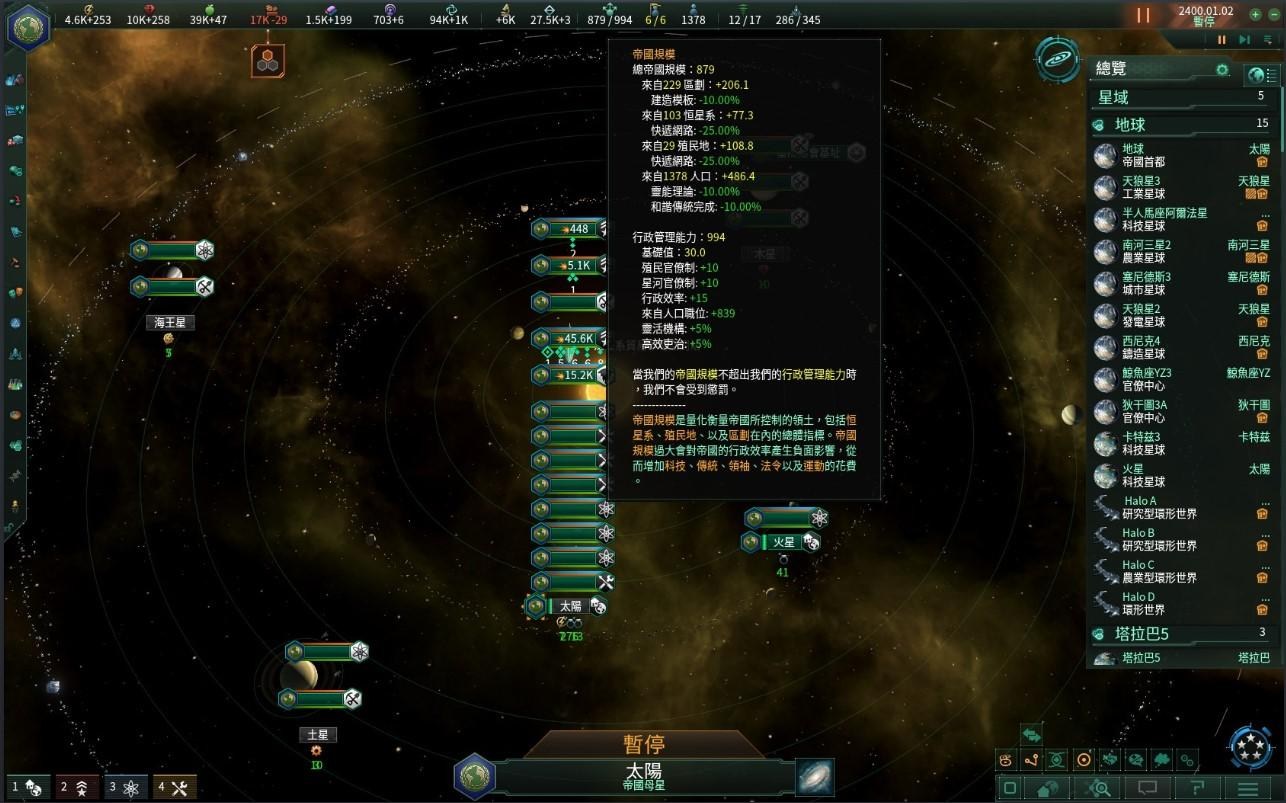Open the outliner gear settings

[x=1222, y=70]
